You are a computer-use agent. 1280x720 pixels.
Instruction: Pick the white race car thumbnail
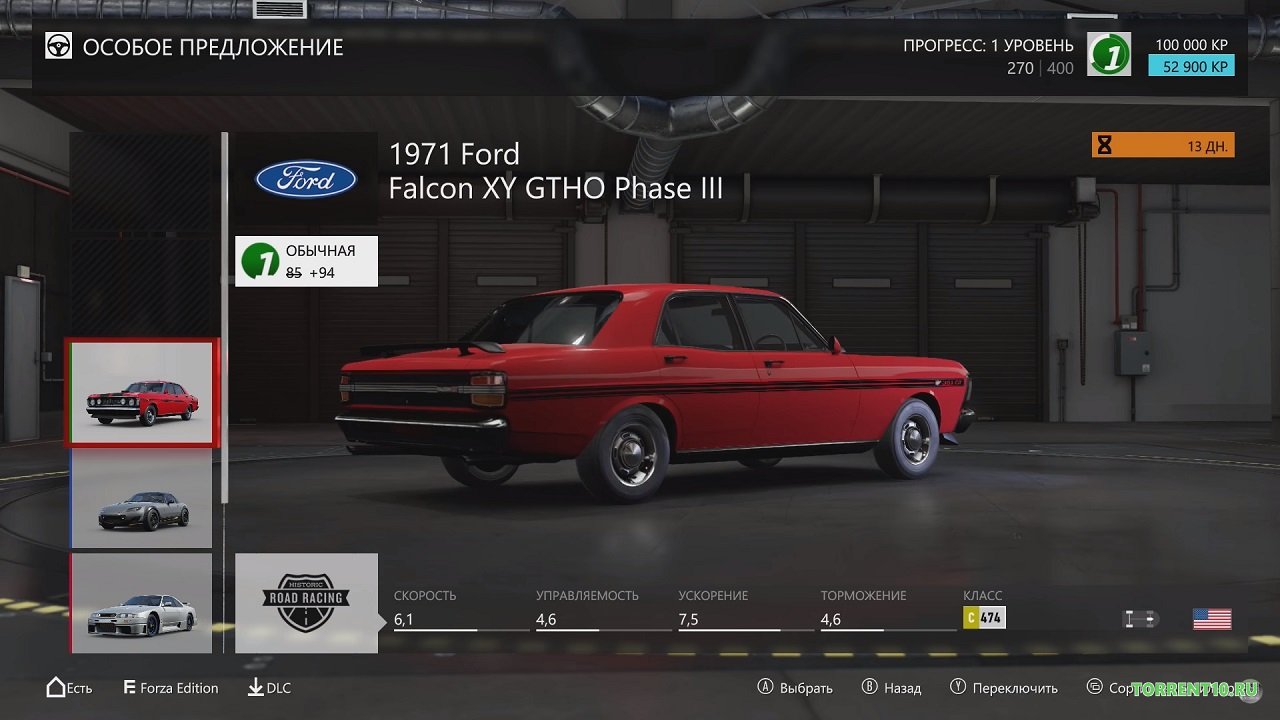click(x=142, y=603)
